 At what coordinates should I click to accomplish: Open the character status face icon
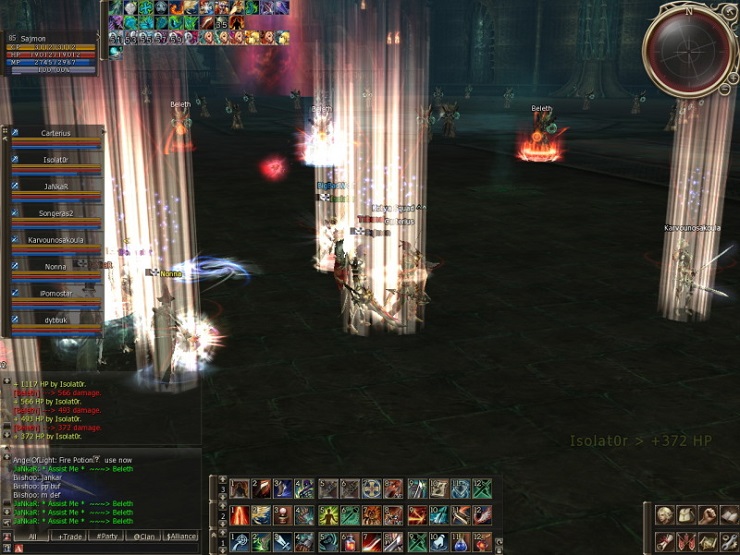(664, 515)
